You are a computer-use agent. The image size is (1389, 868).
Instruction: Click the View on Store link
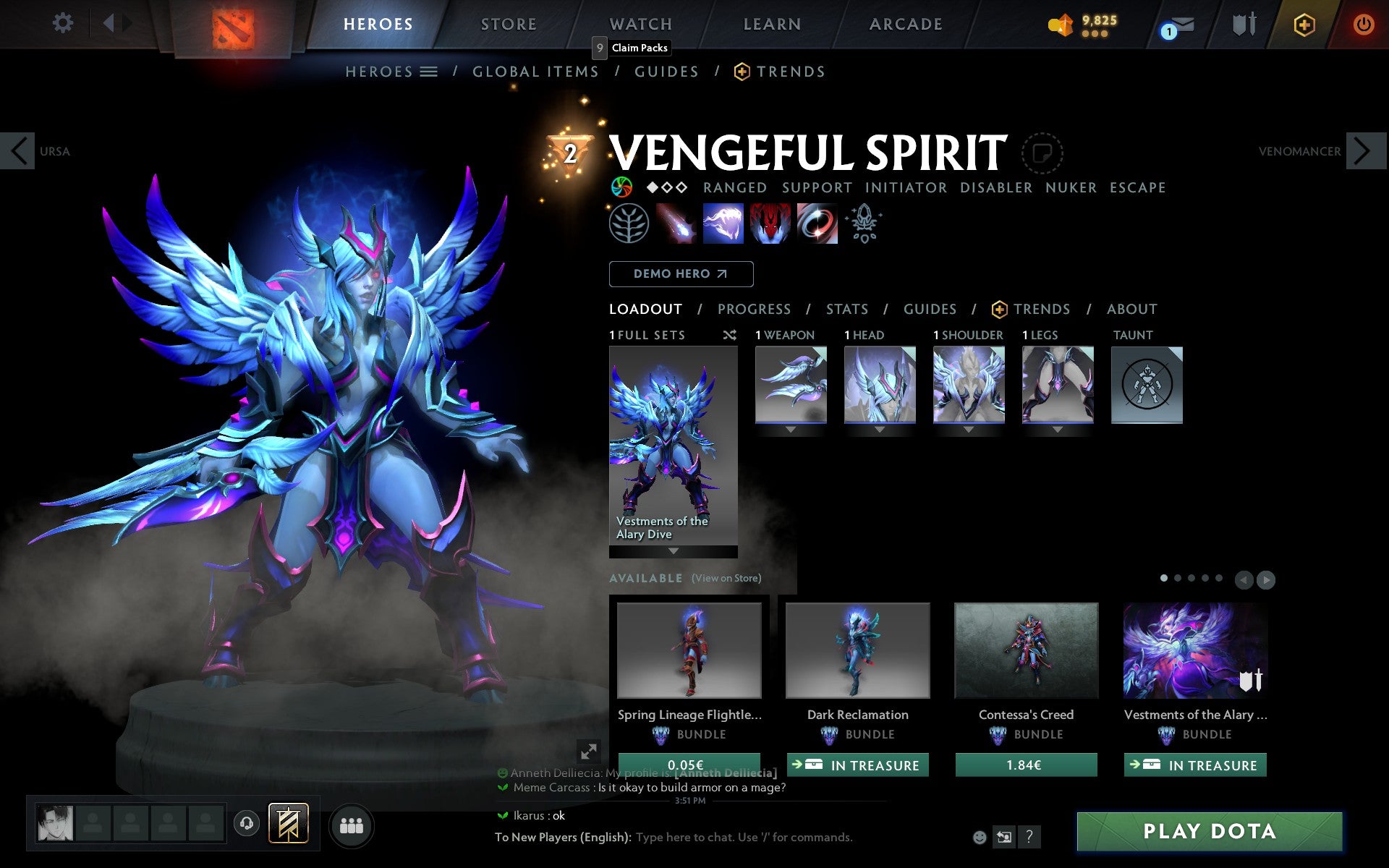tap(726, 578)
